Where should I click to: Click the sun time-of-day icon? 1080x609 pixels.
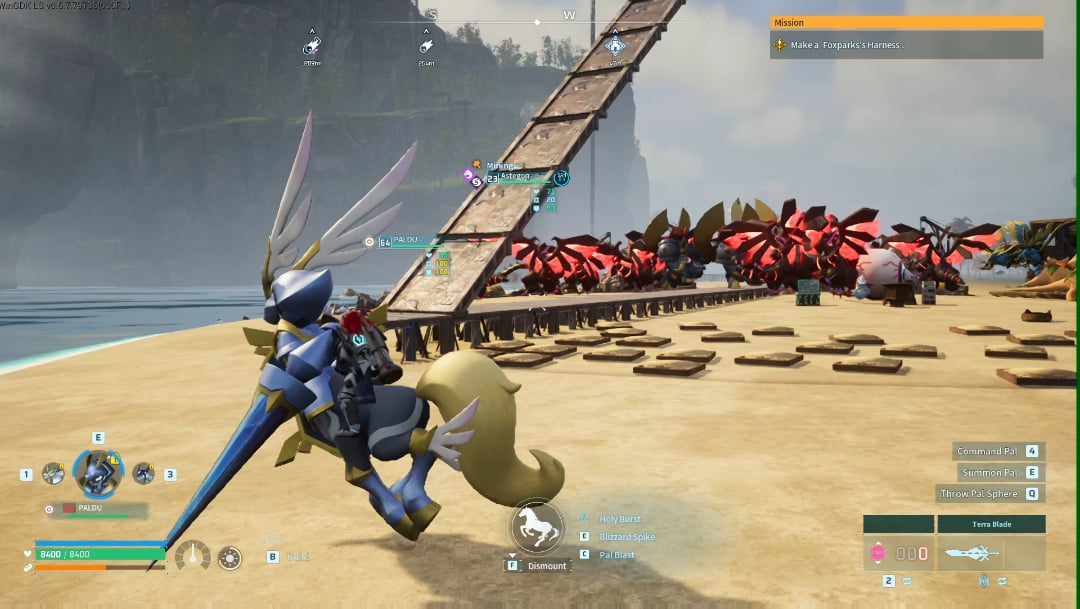pos(230,557)
